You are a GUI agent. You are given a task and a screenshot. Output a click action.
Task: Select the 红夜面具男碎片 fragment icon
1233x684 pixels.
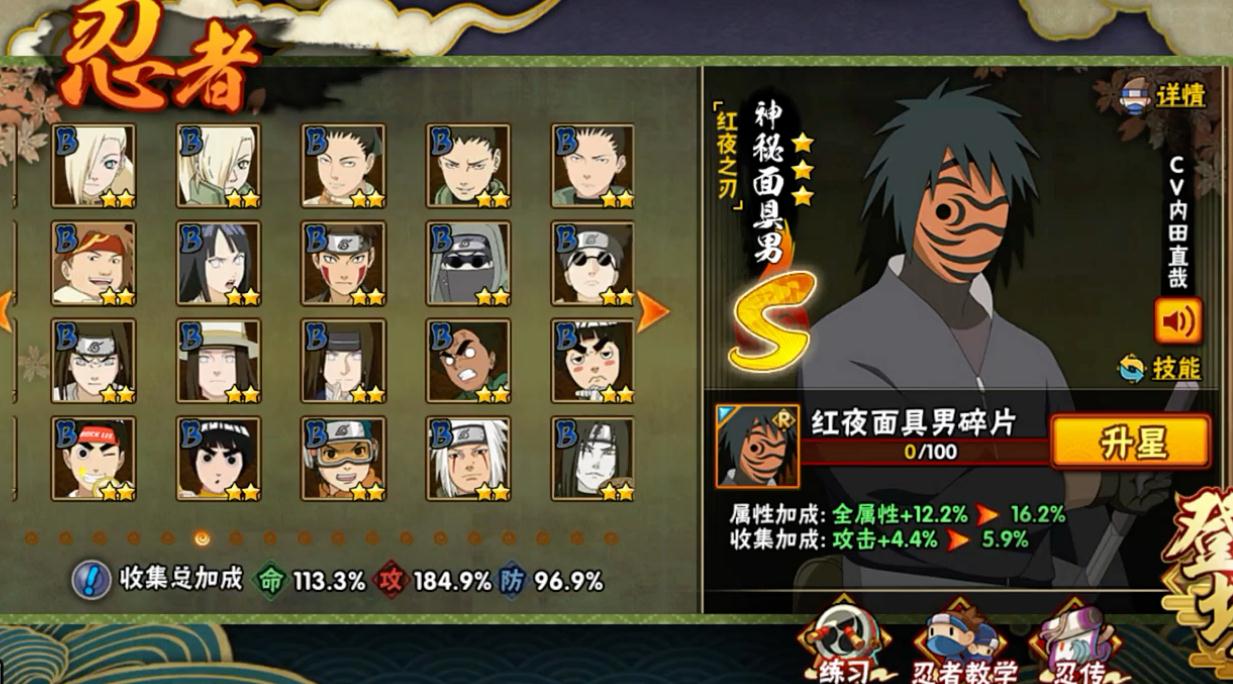(x=757, y=445)
